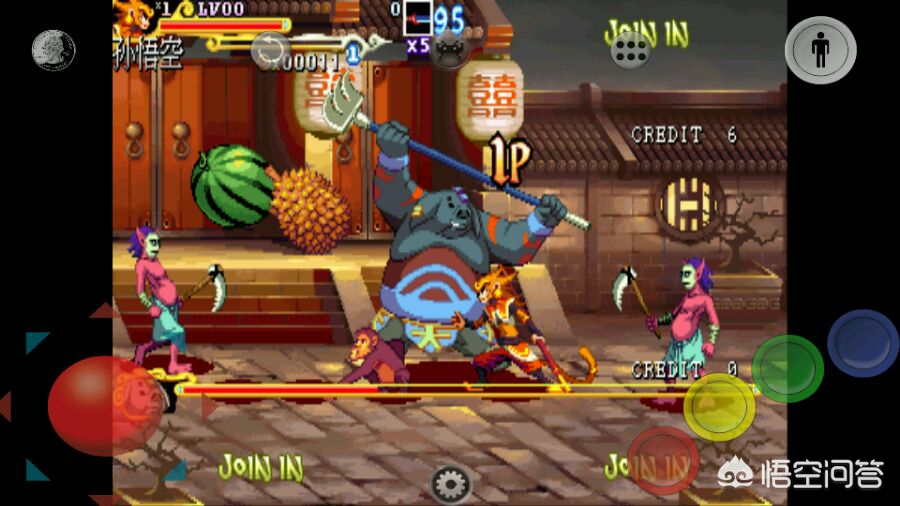Tap the black cat-face emulator icon

(450, 50)
